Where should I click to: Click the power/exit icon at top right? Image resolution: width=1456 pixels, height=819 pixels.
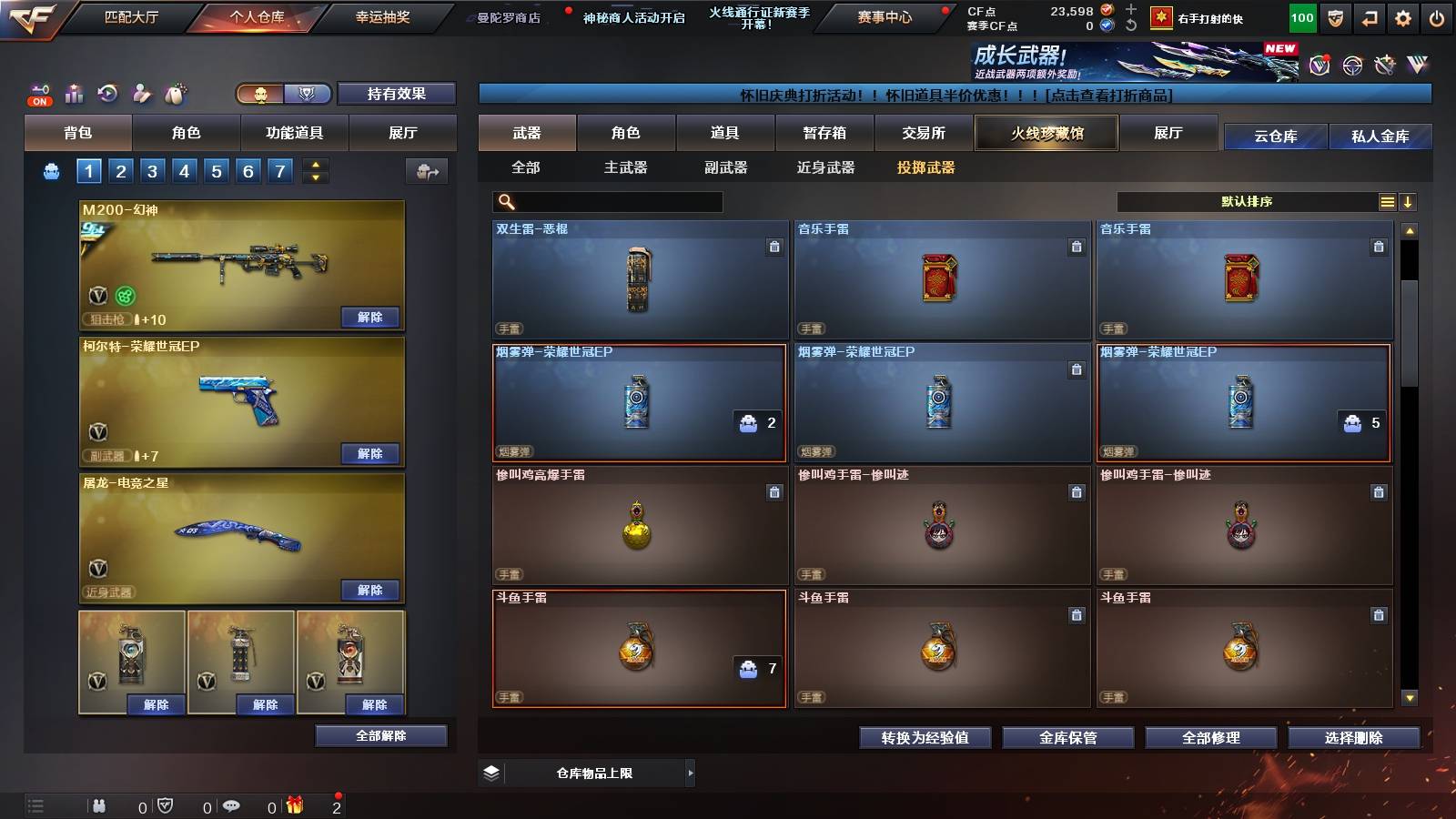click(1436, 18)
